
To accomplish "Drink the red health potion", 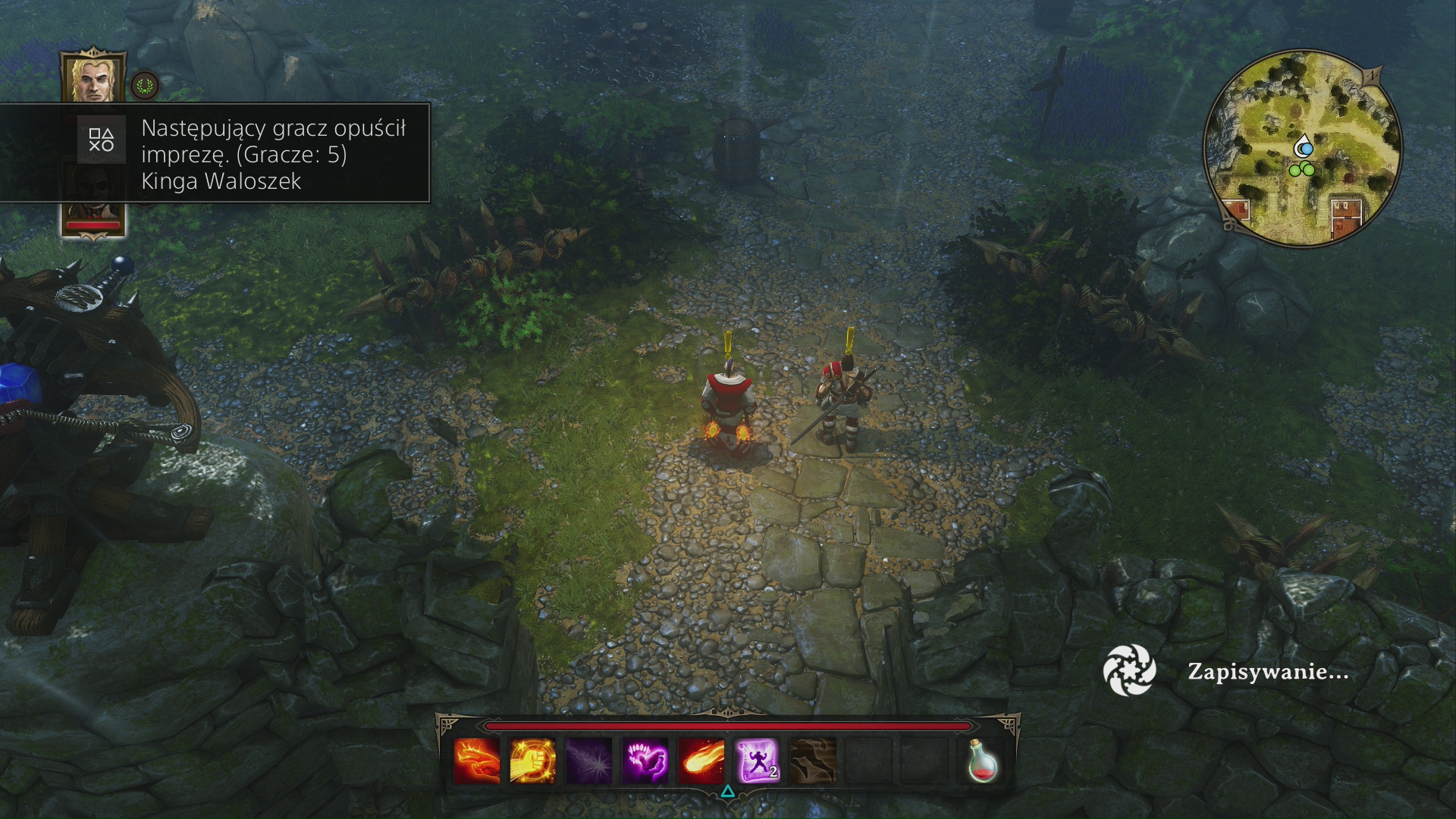I will coord(981,761).
